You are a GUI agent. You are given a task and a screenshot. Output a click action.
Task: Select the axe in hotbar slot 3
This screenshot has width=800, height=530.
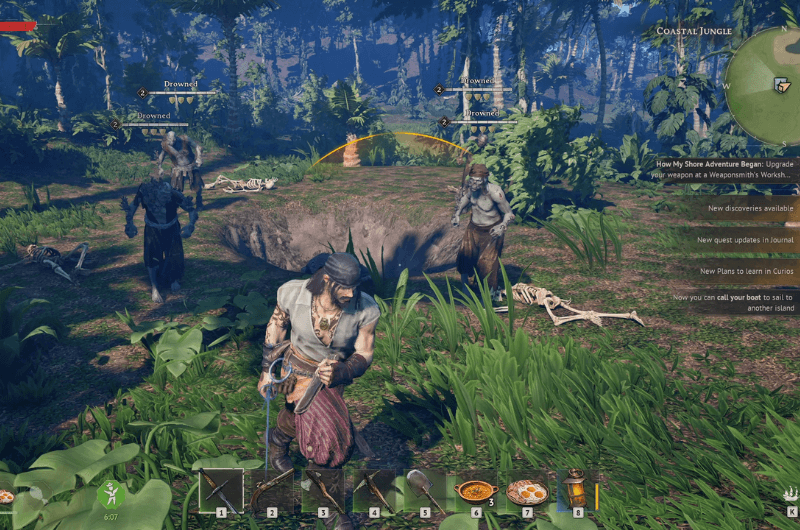tap(323, 490)
